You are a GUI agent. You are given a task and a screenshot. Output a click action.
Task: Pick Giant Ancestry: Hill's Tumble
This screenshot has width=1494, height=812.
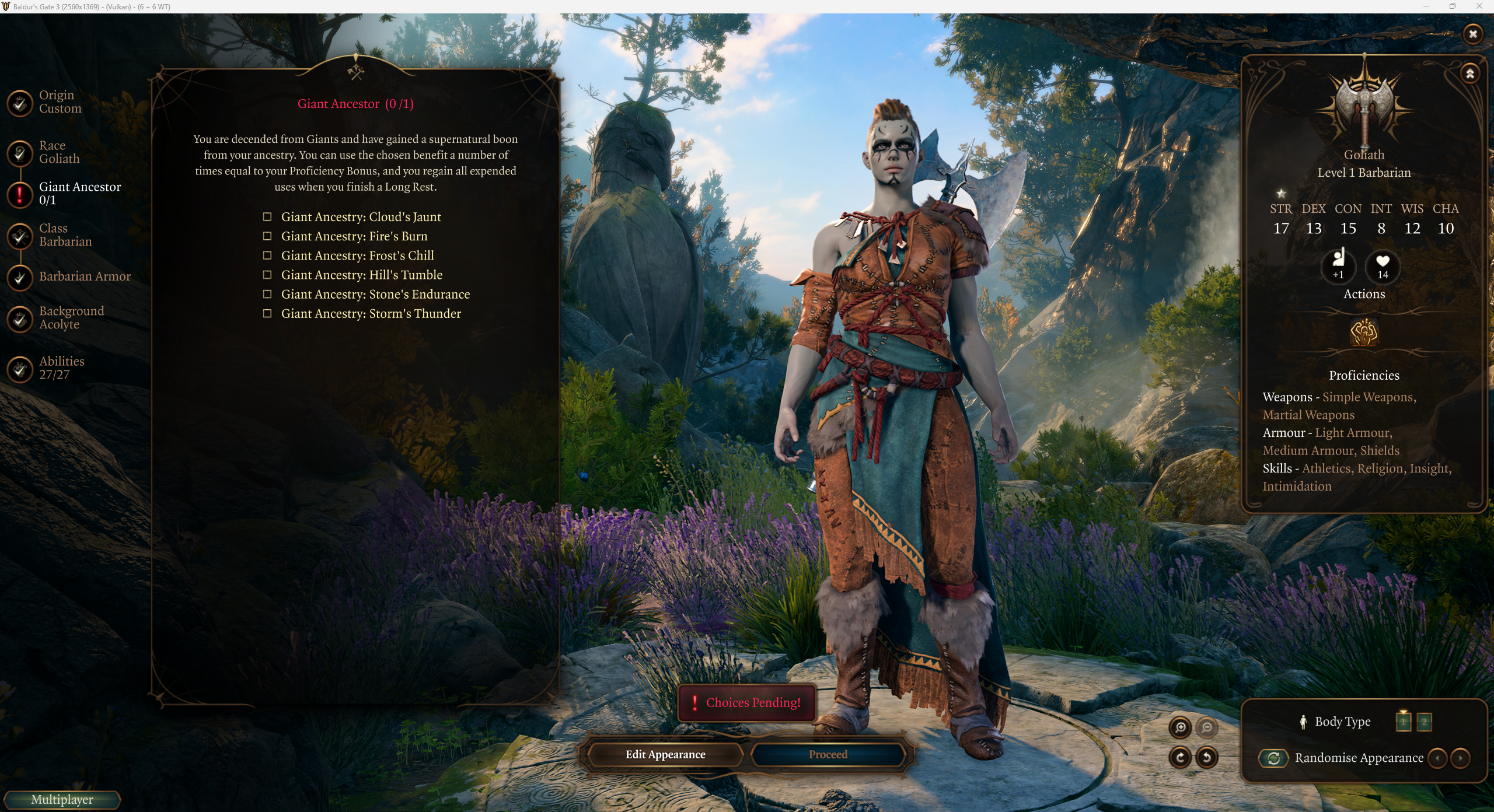267,275
